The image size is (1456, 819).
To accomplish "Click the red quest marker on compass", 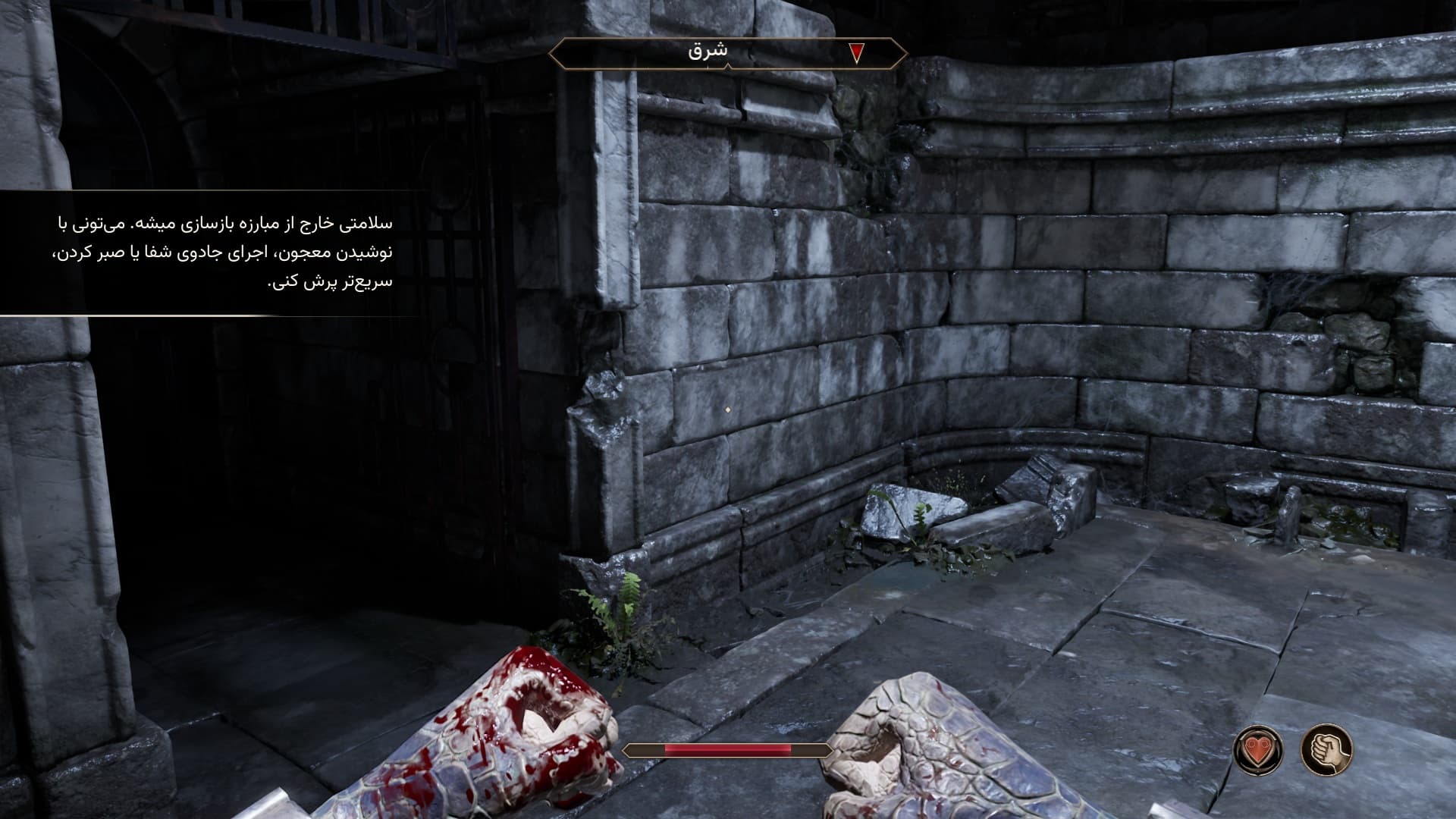I will [856, 53].
